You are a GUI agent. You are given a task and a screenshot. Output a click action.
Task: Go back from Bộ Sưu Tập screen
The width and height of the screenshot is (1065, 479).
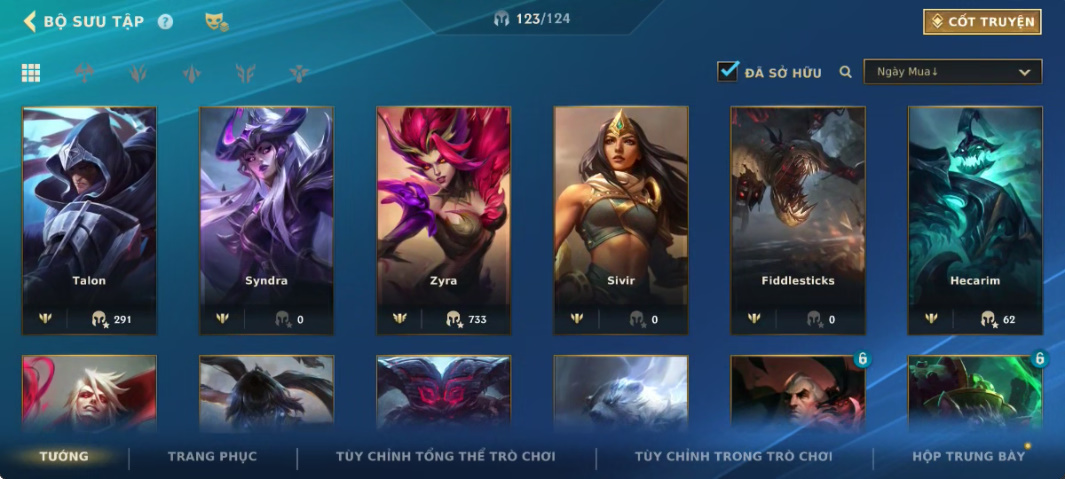pyautogui.click(x=30, y=21)
